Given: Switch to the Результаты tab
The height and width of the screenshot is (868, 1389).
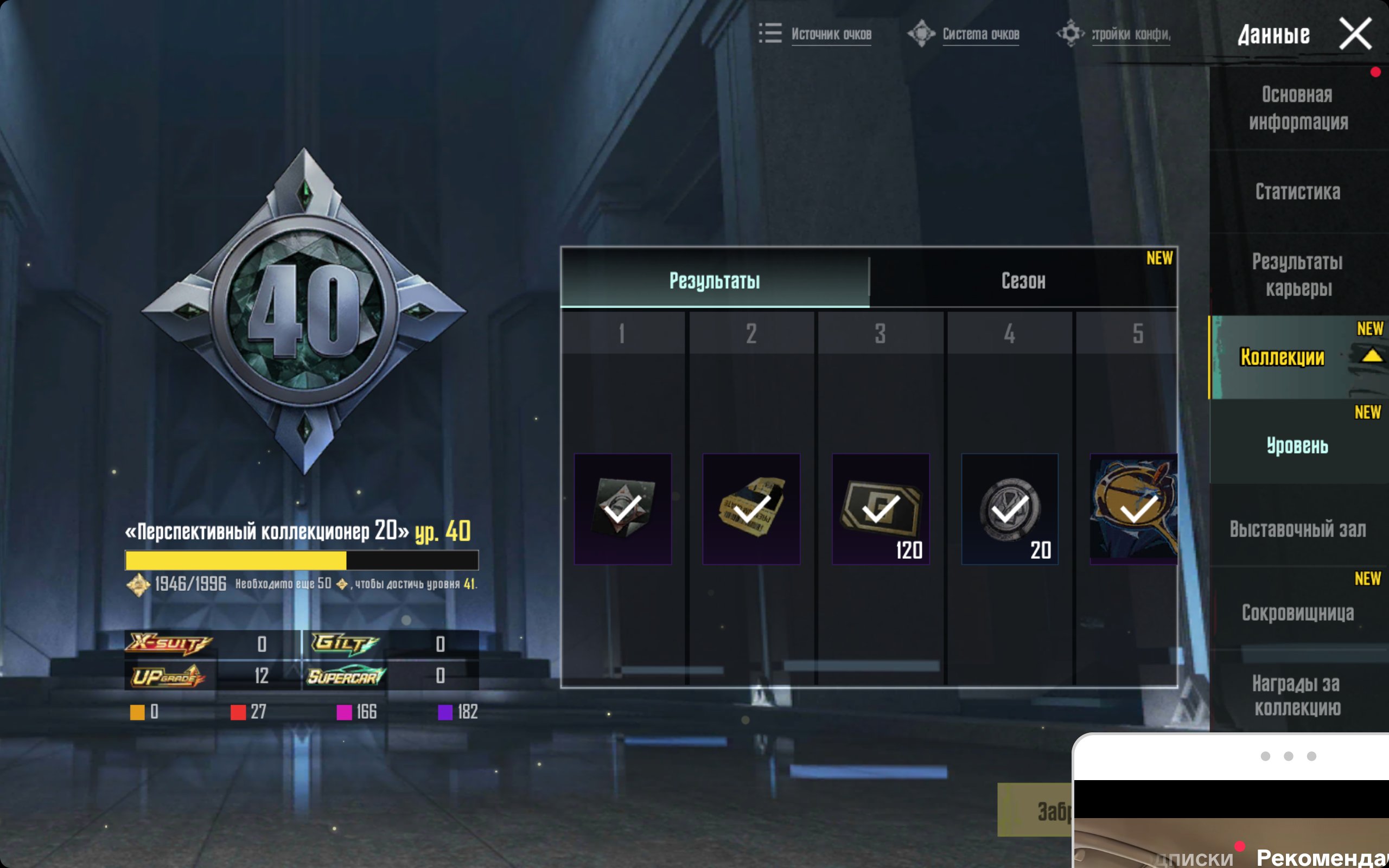Looking at the screenshot, I should pyautogui.click(x=715, y=280).
